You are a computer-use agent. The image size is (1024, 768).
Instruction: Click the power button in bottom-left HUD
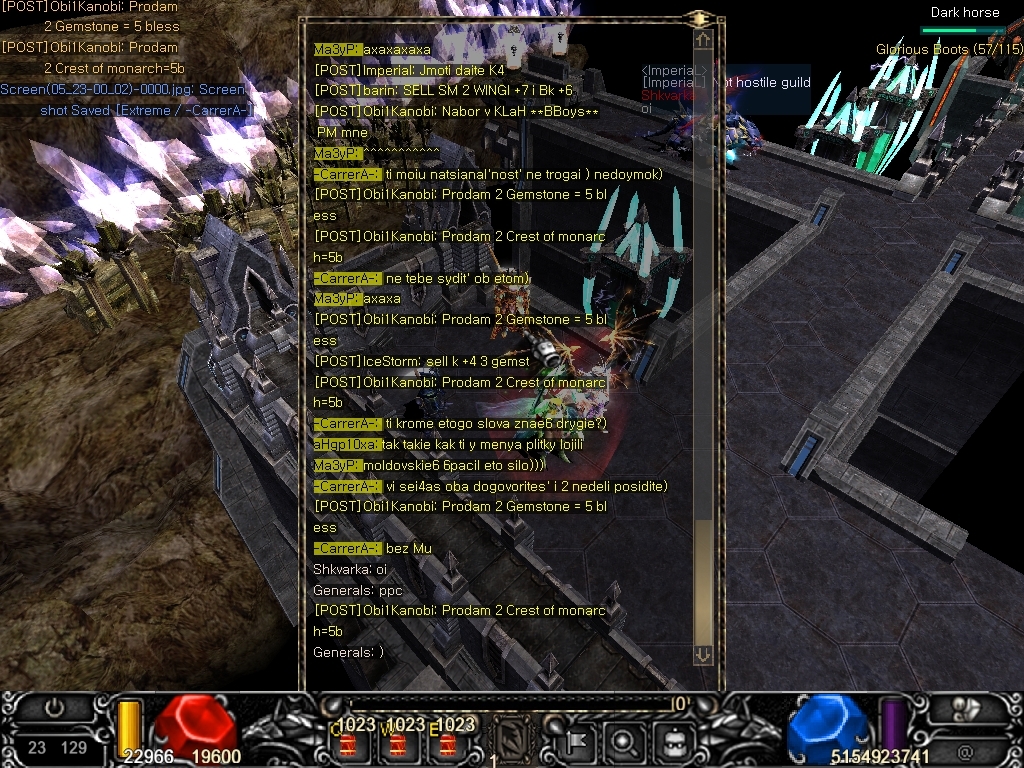coord(56,708)
